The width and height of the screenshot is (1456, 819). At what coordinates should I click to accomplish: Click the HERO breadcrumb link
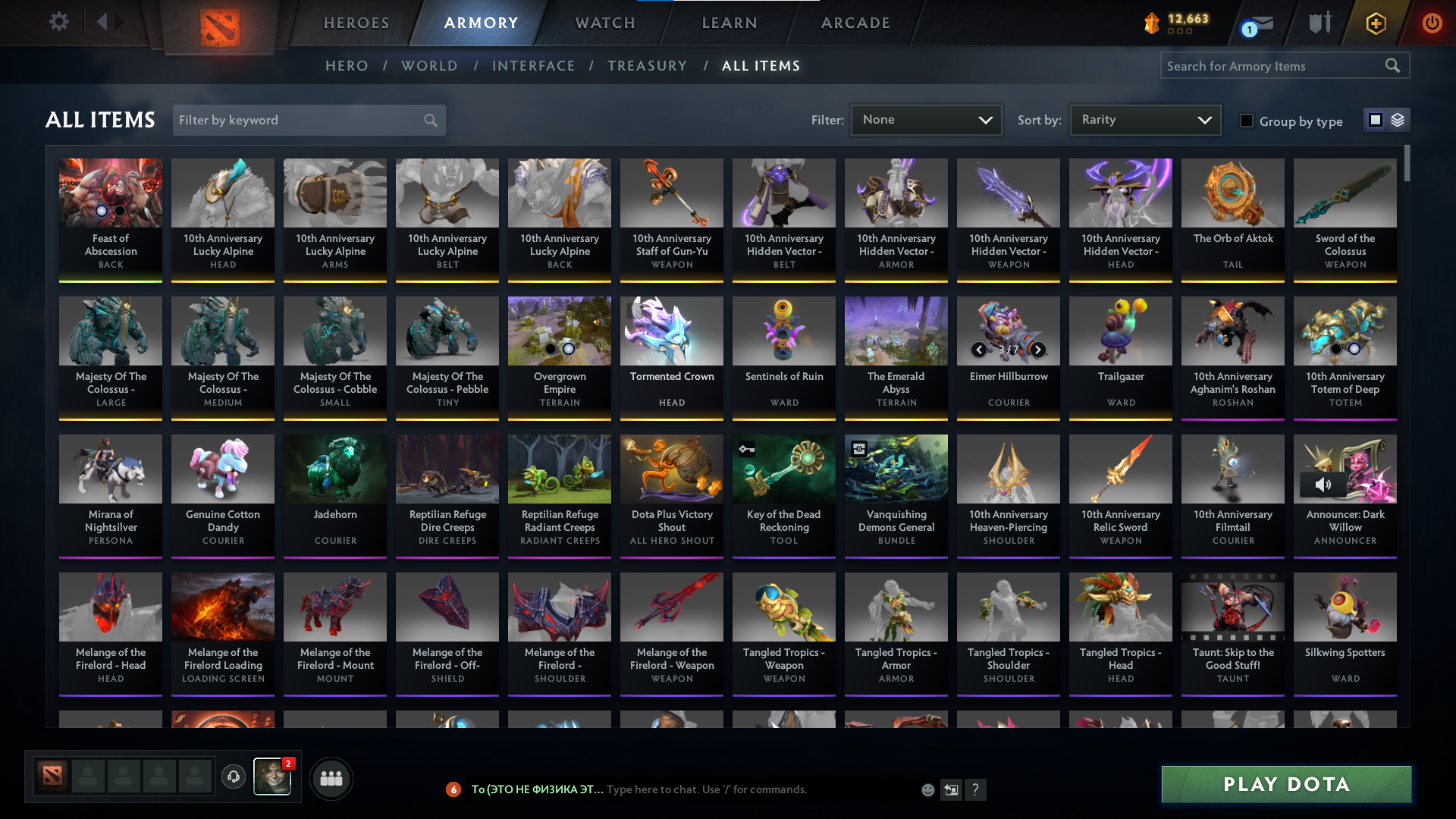tap(347, 66)
